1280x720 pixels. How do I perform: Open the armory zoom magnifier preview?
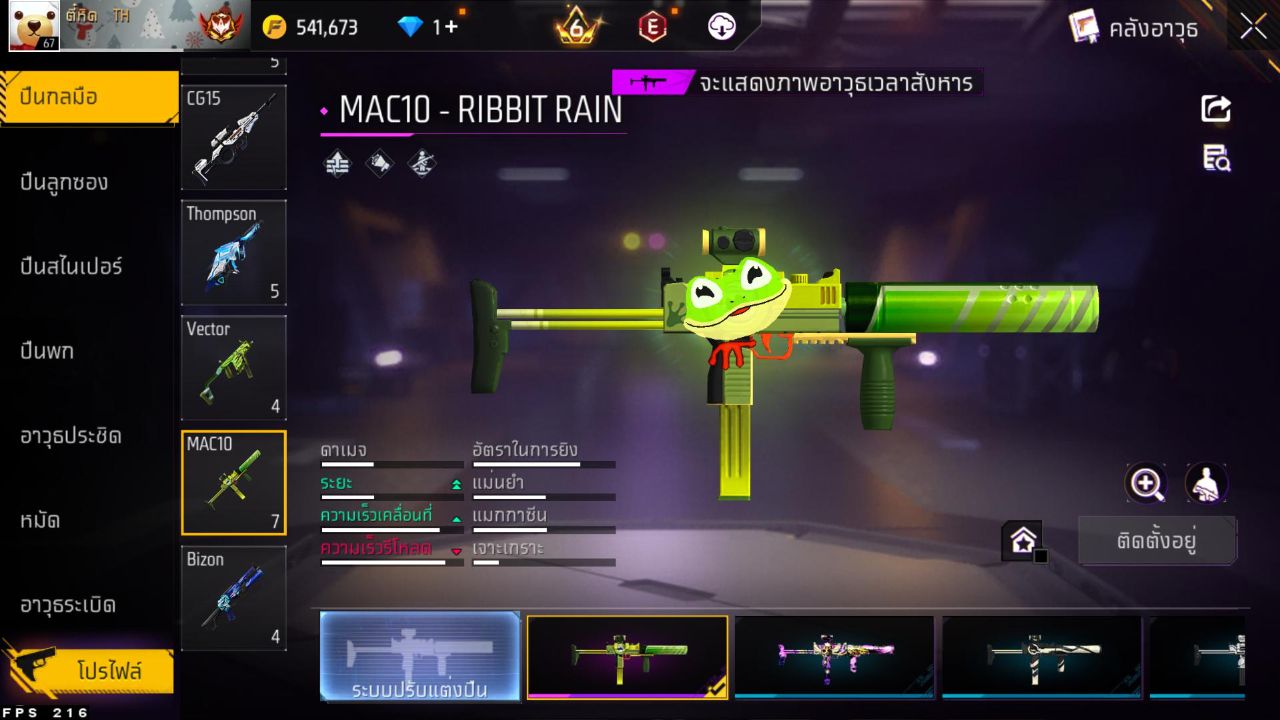click(1146, 484)
